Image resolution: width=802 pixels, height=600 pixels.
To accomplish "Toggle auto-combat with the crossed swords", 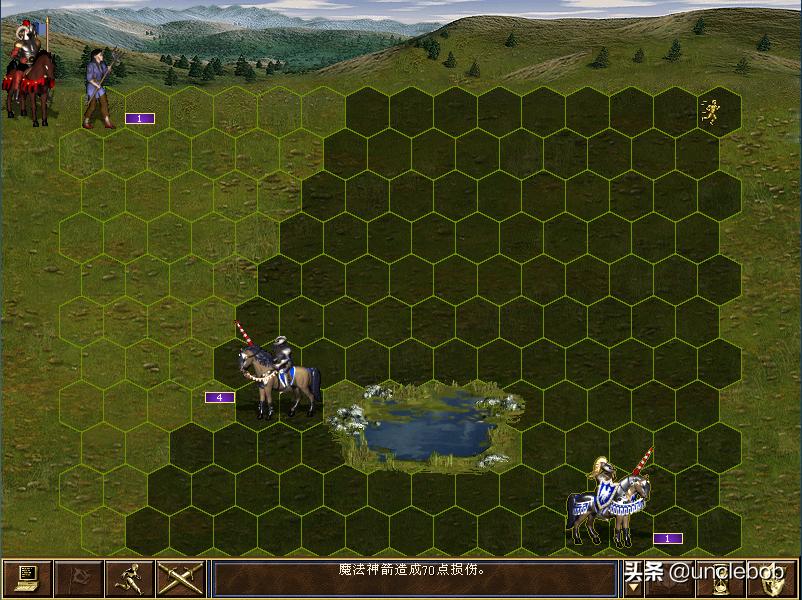I will coord(180,578).
